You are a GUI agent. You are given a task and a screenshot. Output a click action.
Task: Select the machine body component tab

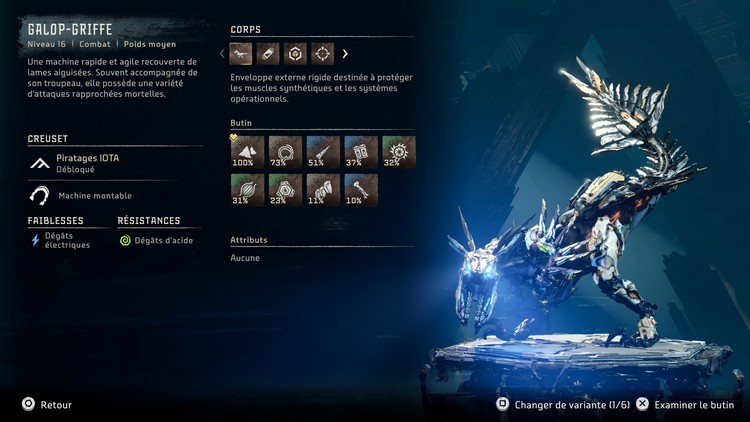pyautogui.click(x=241, y=54)
